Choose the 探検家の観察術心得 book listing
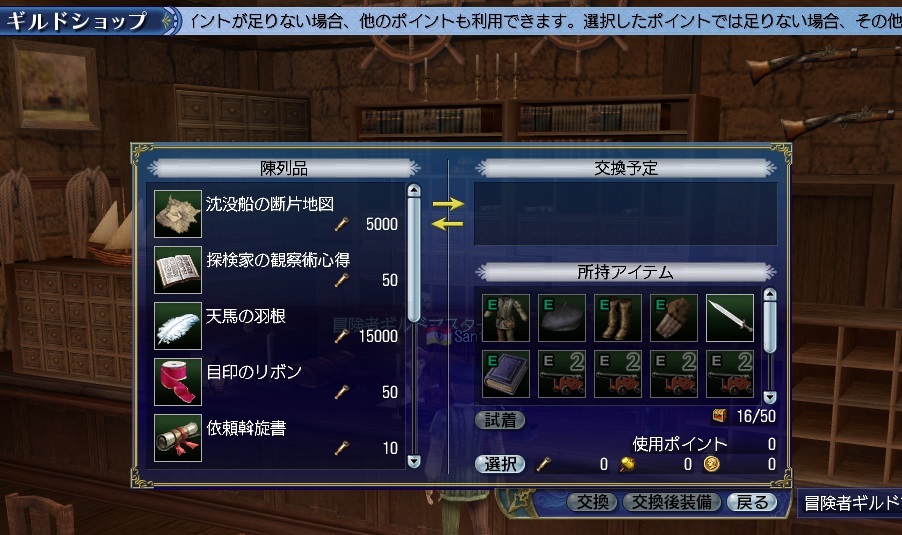 click(x=278, y=268)
